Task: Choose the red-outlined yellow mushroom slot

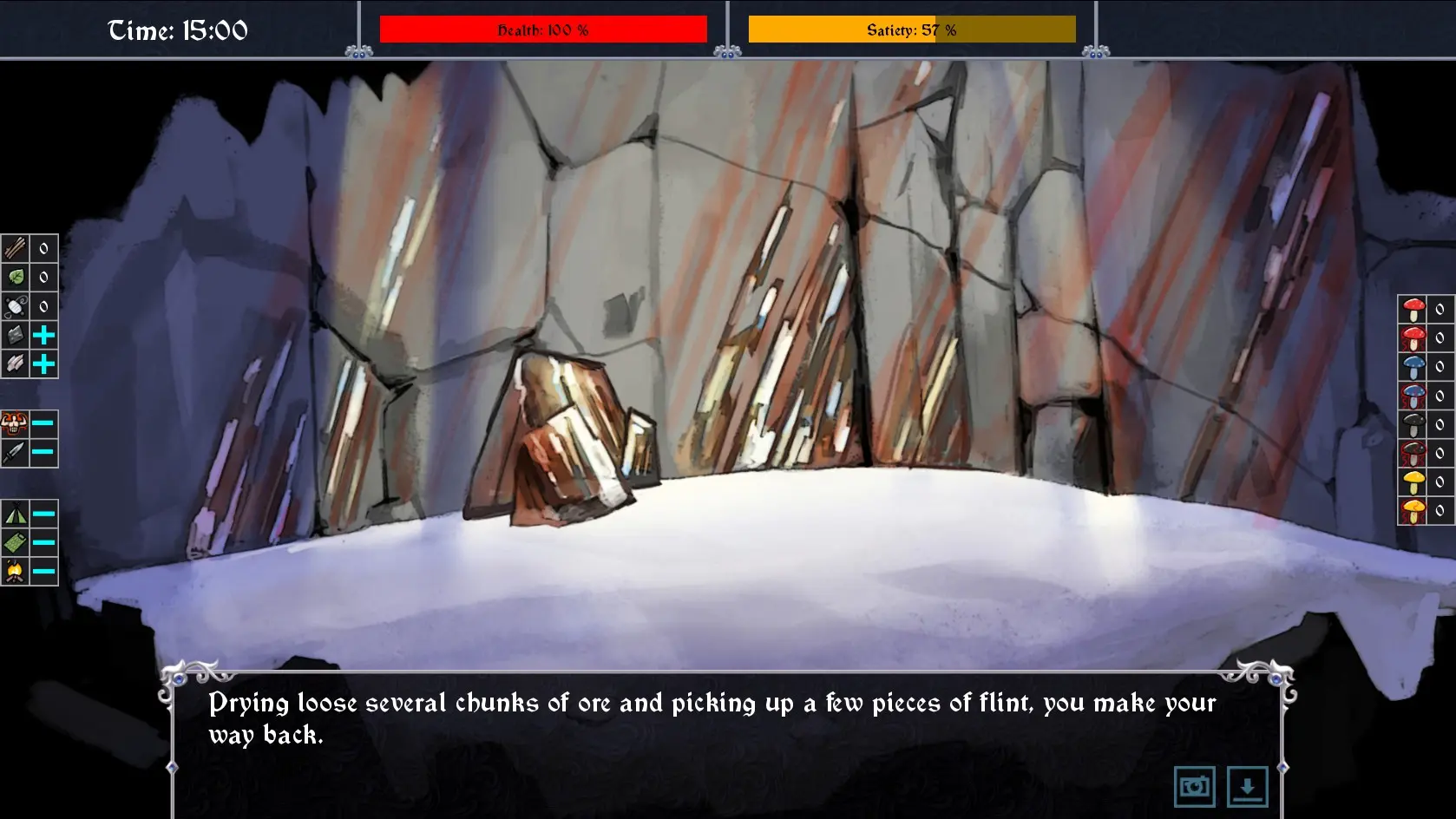Action: [x=1413, y=510]
